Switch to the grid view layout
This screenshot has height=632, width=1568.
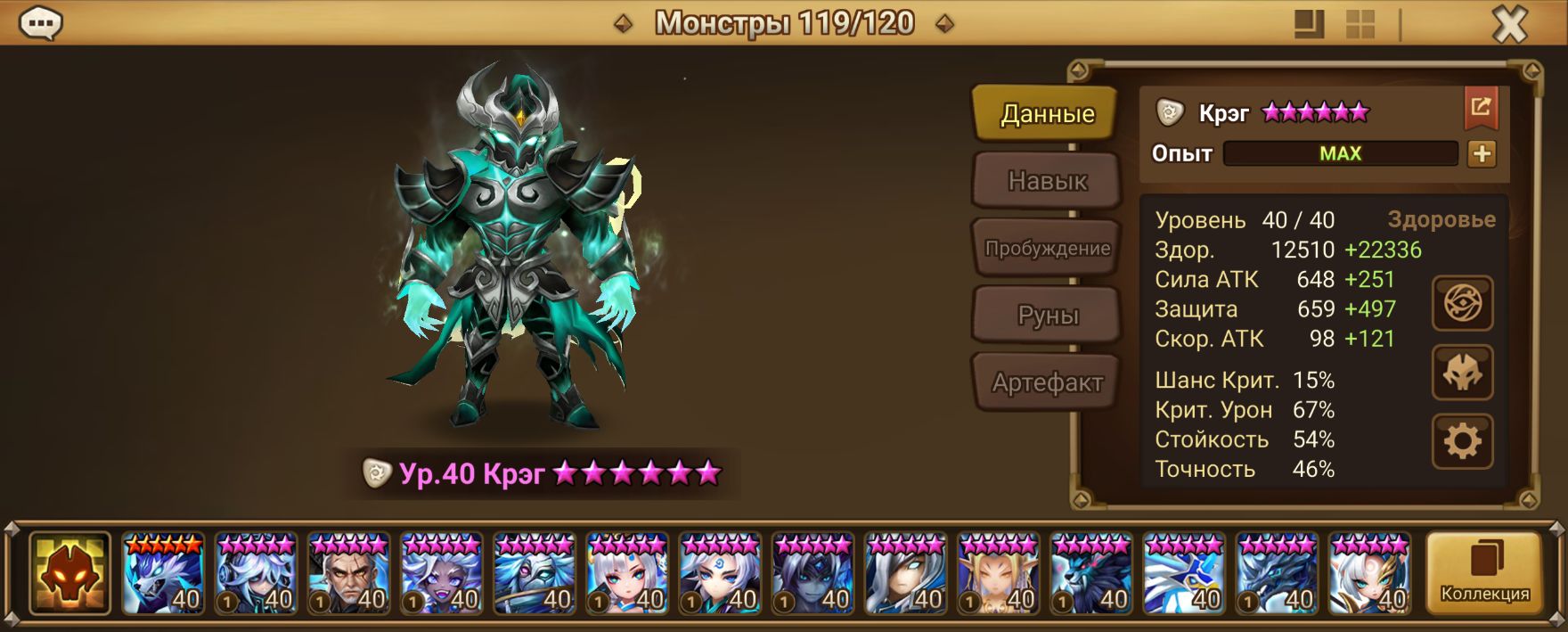pos(1360,24)
